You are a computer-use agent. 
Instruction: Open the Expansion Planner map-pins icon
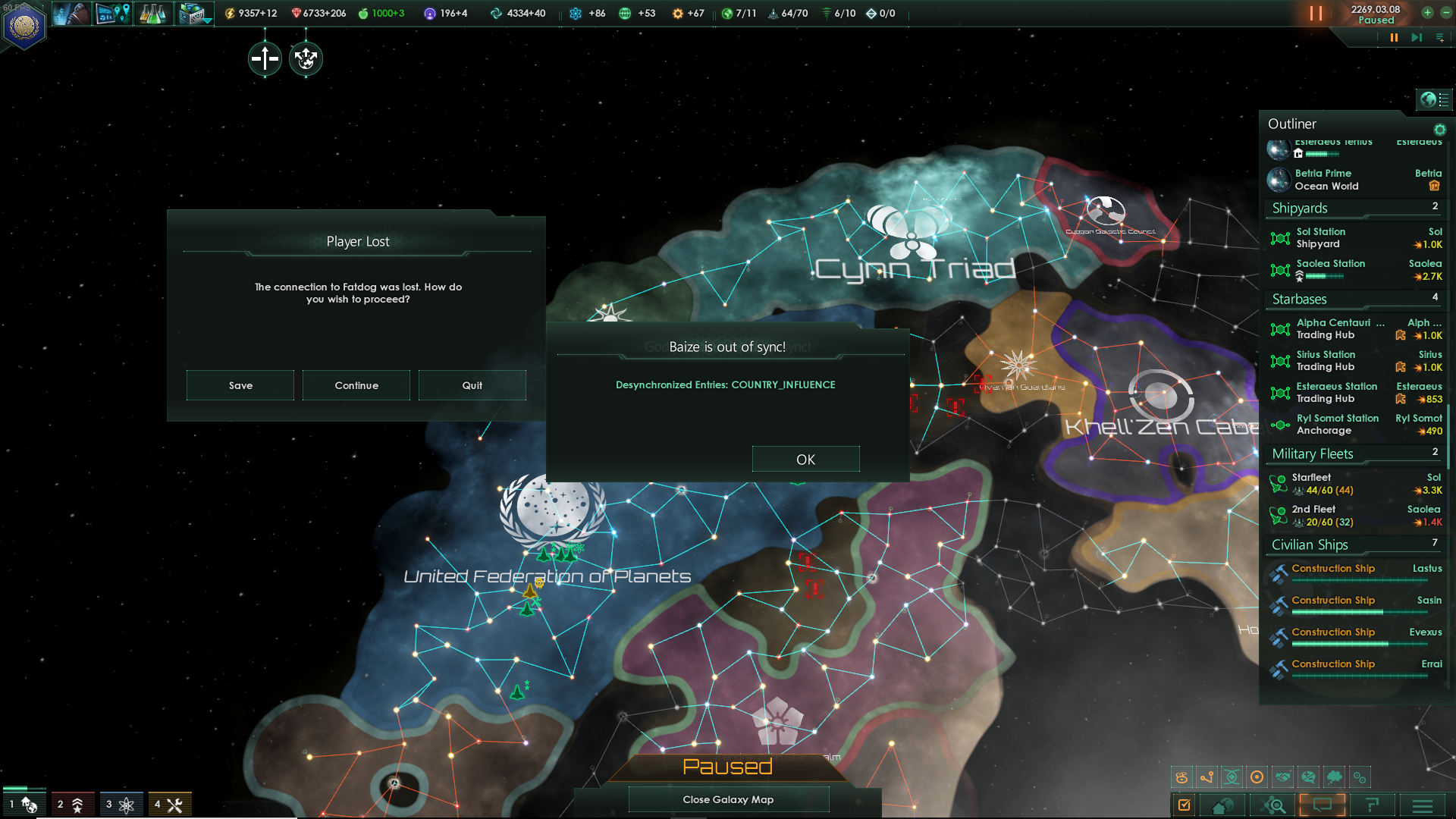click(114, 13)
